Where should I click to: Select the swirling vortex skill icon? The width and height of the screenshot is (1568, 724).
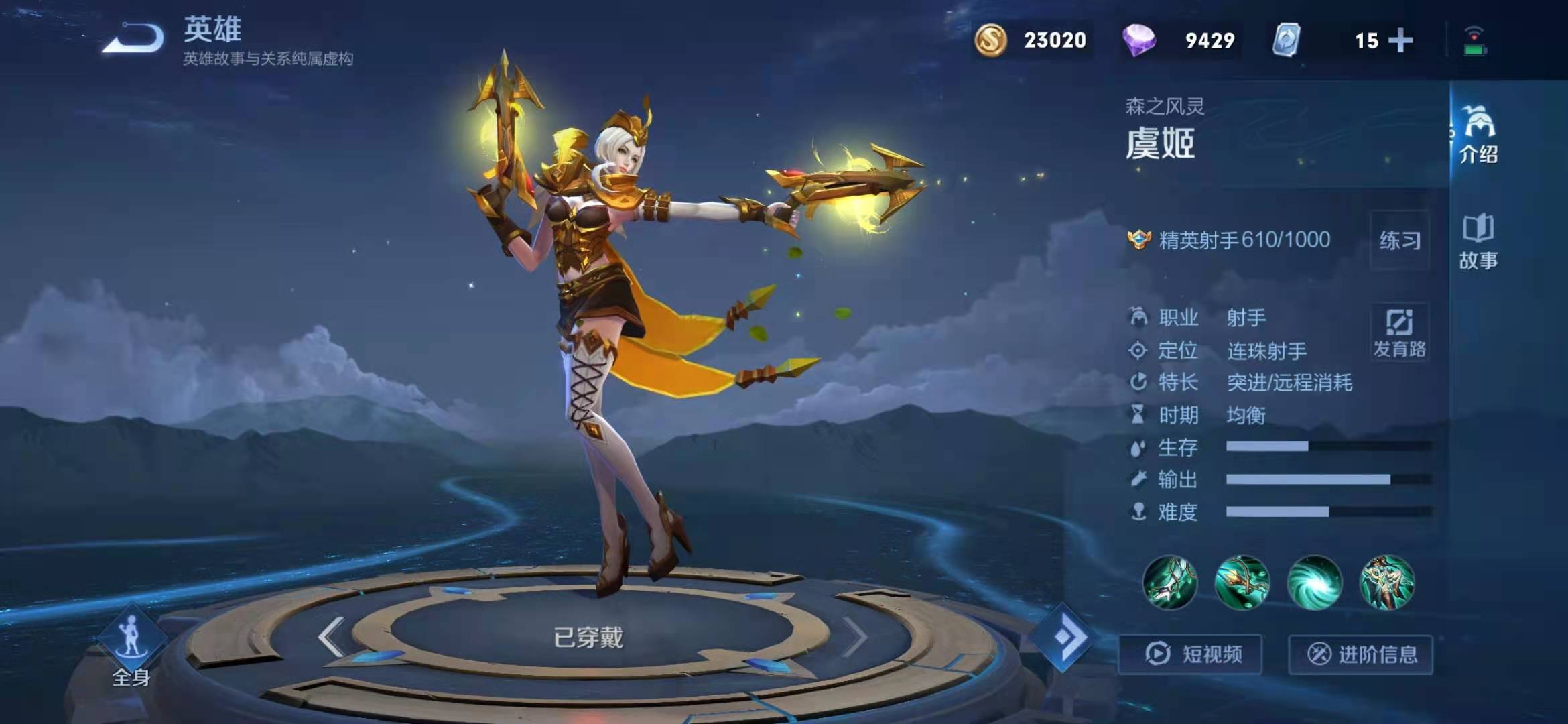pyautogui.click(x=1315, y=583)
